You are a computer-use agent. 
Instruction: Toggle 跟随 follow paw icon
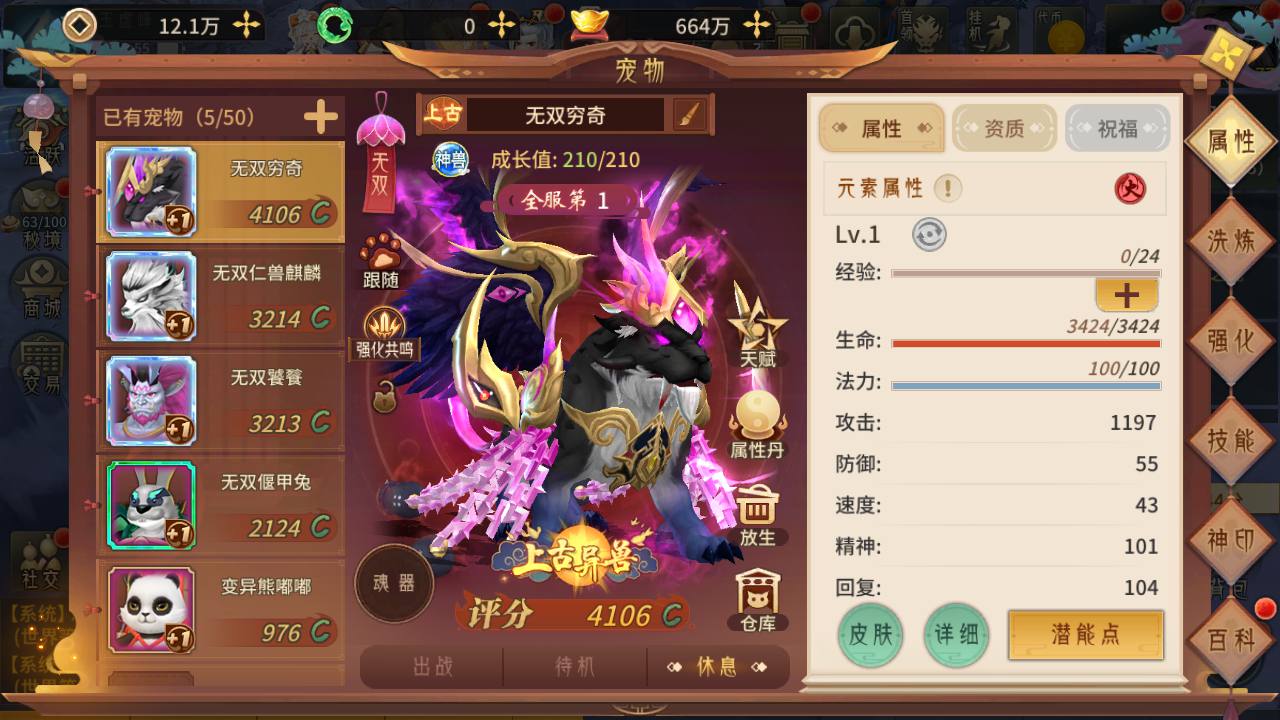(381, 260)
